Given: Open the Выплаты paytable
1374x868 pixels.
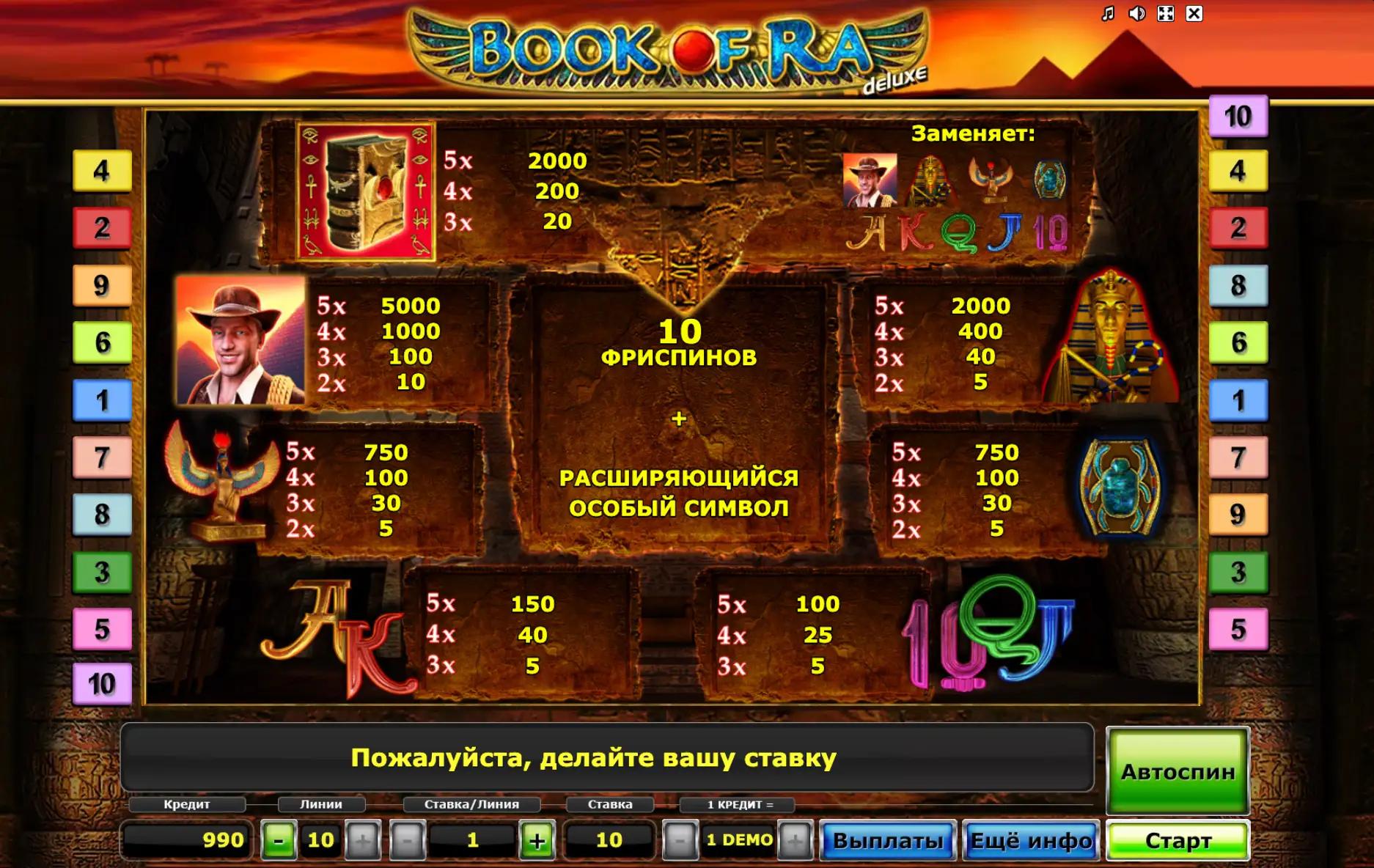Looking at the screenshot, I should [887, 840].
